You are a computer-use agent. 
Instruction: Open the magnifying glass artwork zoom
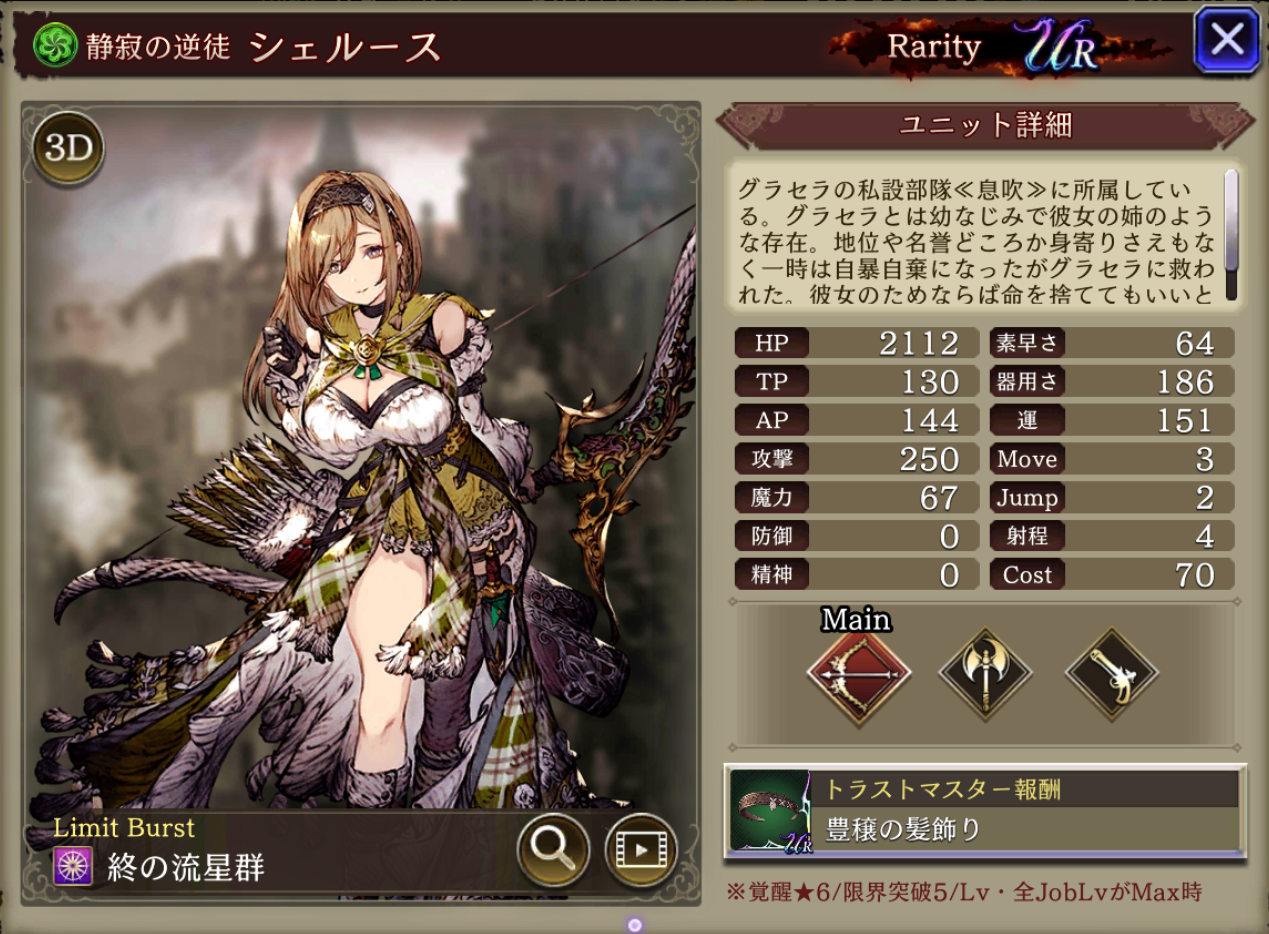coord(551,849)
